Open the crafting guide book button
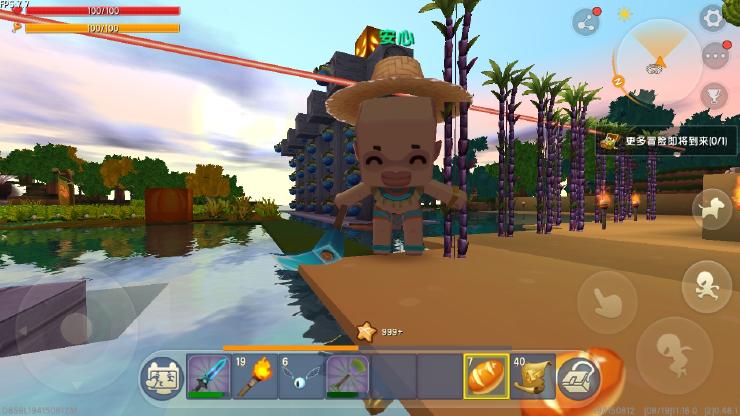This screenshot has width=740, height=416. click(161, 376)
